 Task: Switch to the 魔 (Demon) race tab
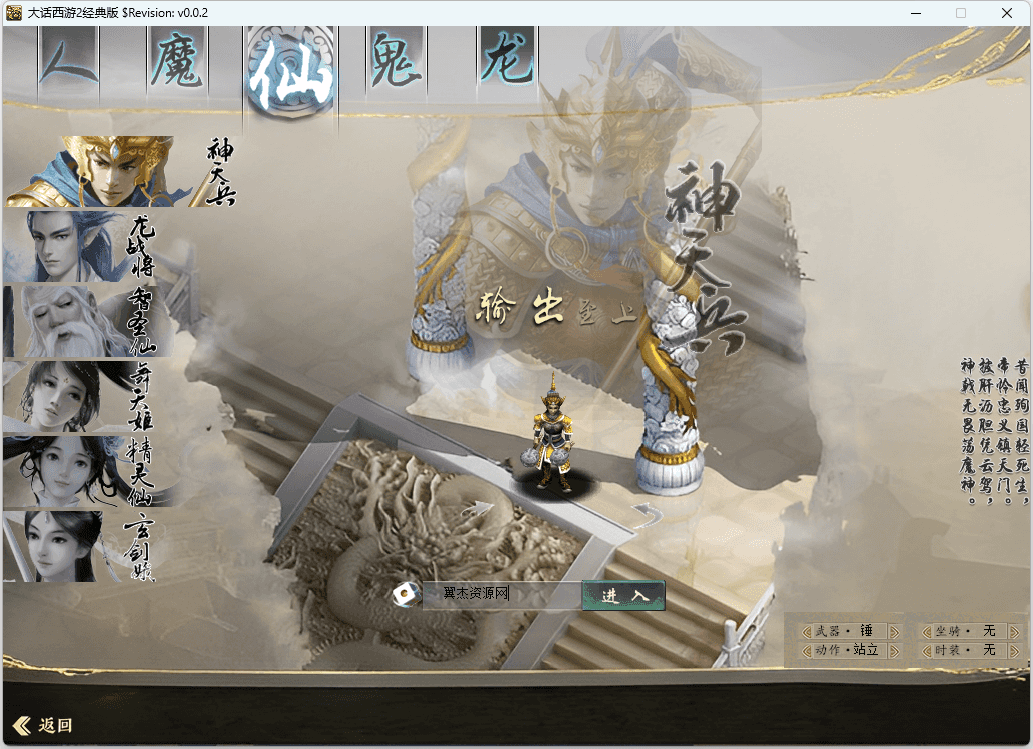pos(176,60)
